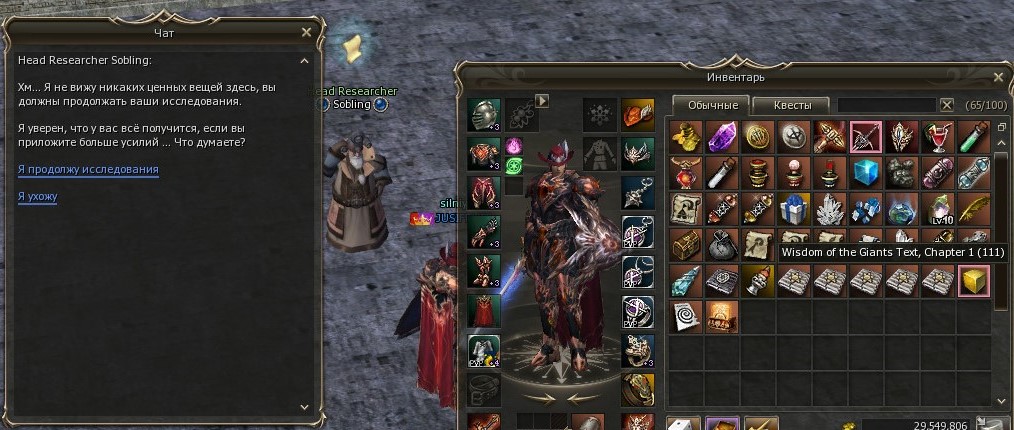Image resolution: width=1014 pixels, height=430 pixels.
Task: Click the equipped helmet slot
Action: pyautogui.click(x=484, y=113)
